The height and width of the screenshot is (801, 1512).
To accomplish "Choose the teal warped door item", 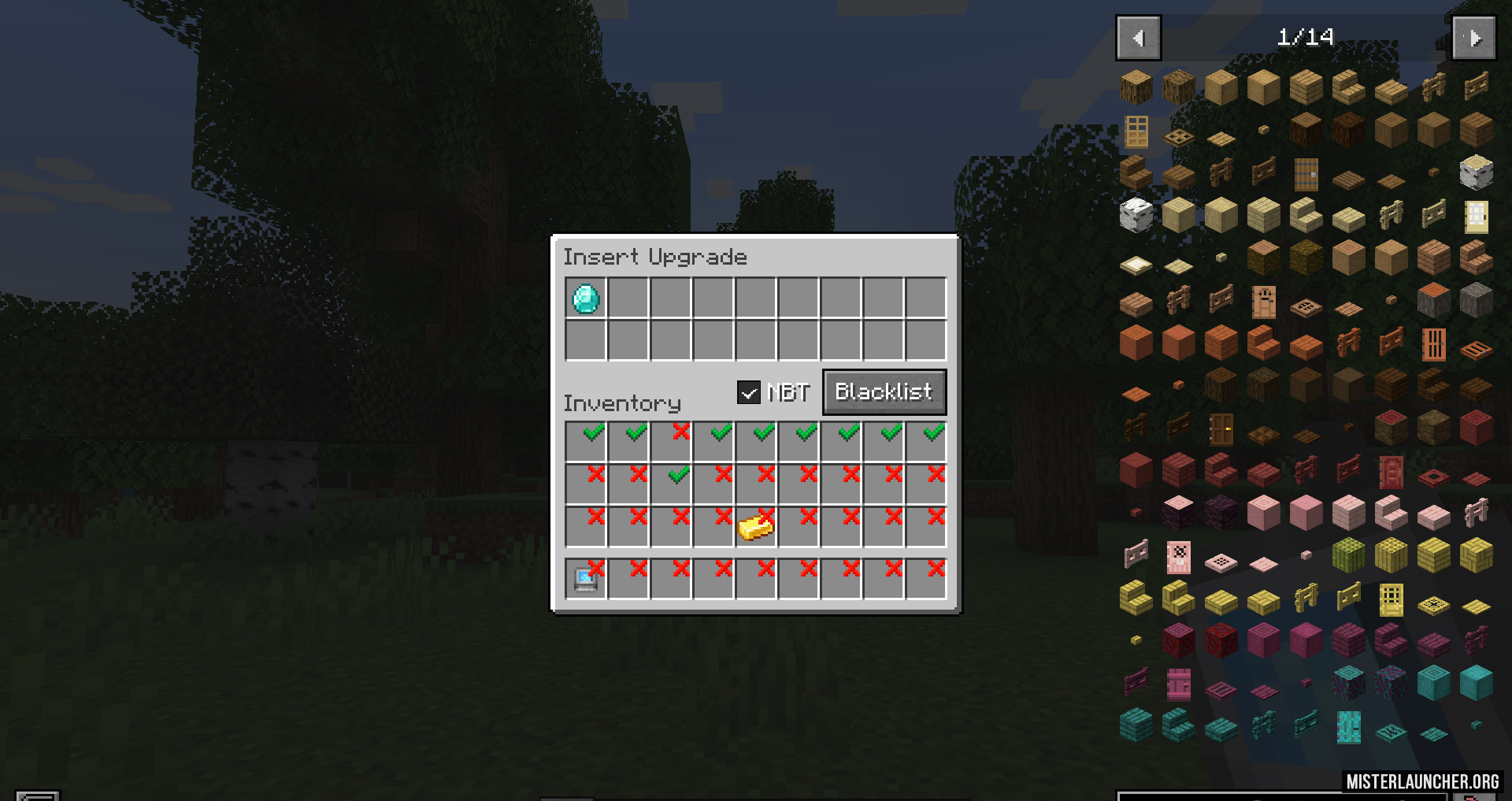I will pos(1348,728).
